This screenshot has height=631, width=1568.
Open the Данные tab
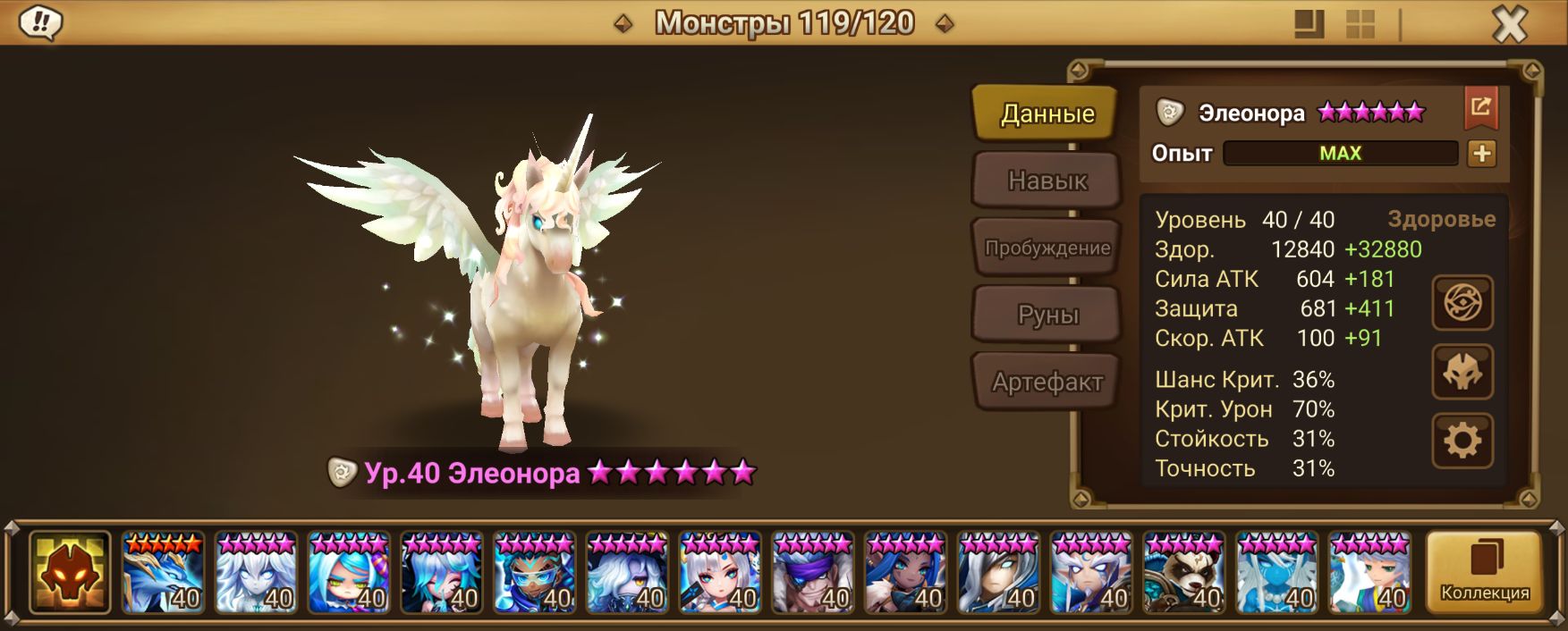[1047, 114]
